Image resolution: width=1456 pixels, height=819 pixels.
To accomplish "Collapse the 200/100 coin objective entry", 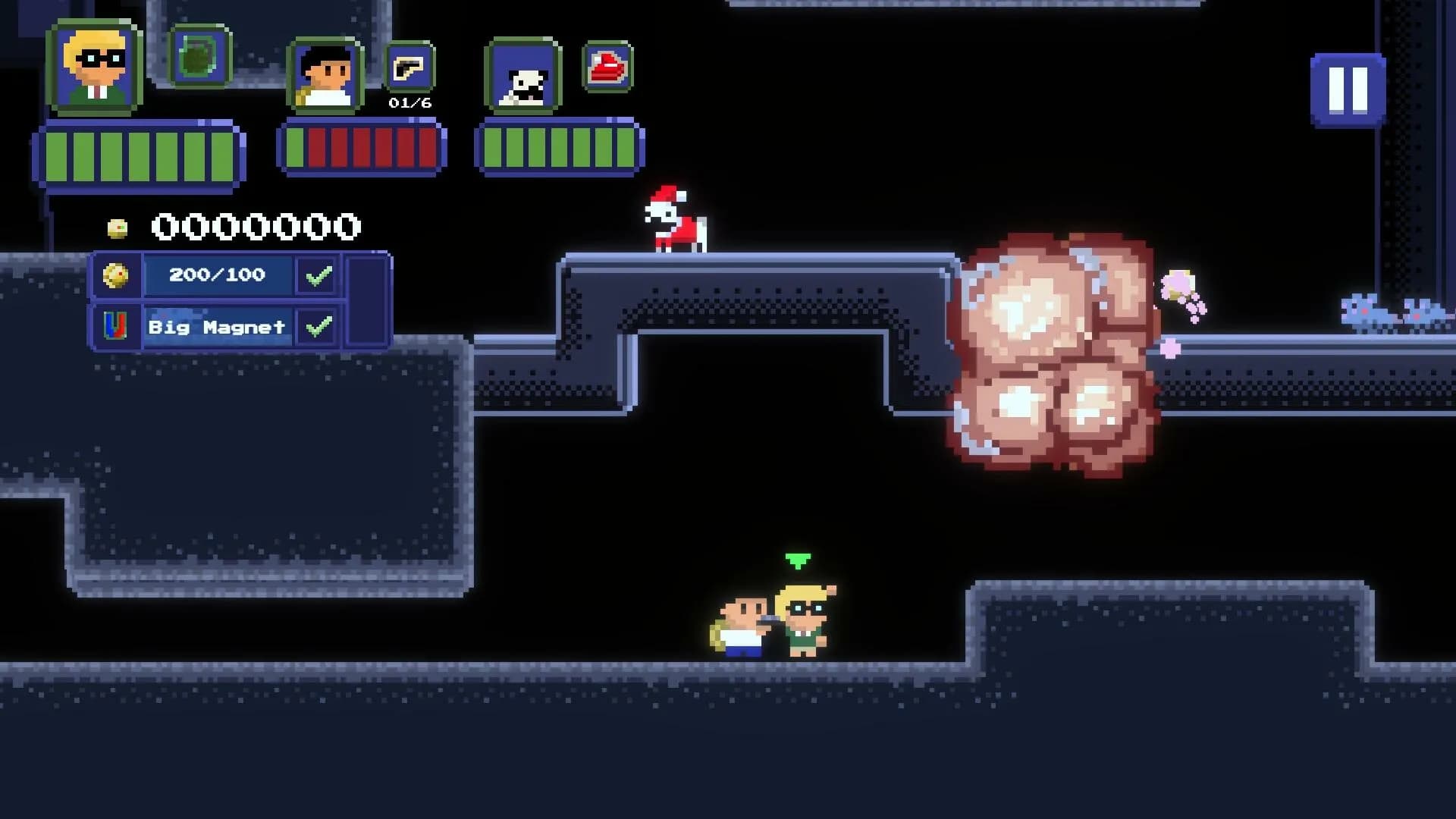I will [x=216, y=276].
